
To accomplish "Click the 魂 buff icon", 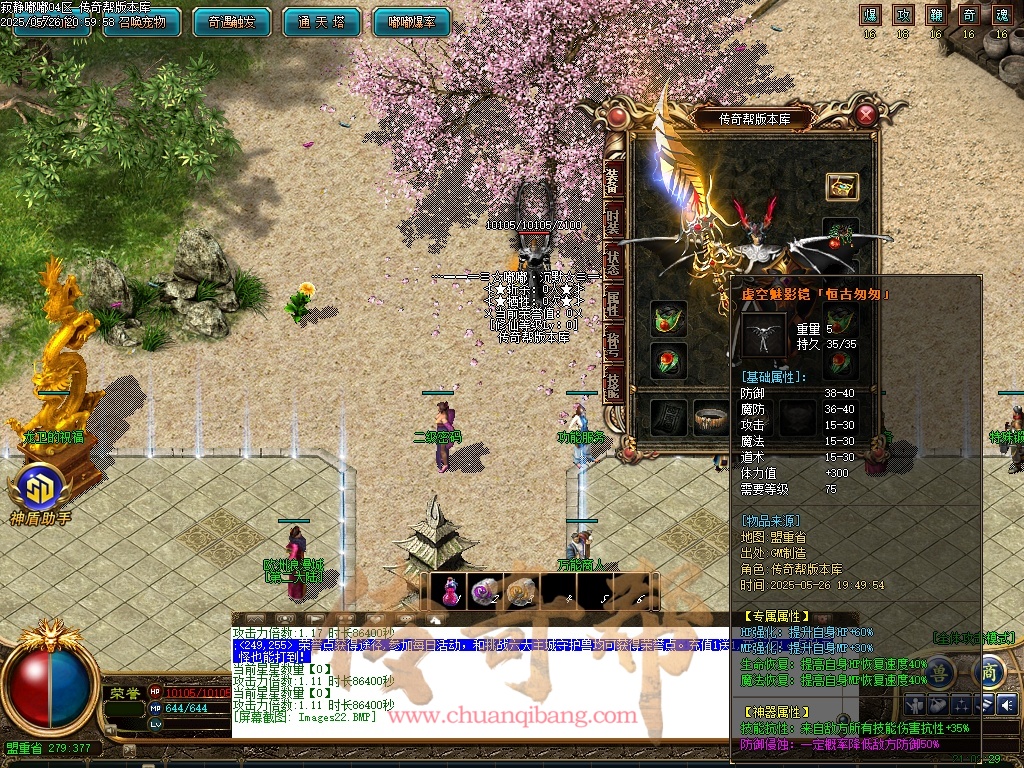I will tap(1001, 15).
